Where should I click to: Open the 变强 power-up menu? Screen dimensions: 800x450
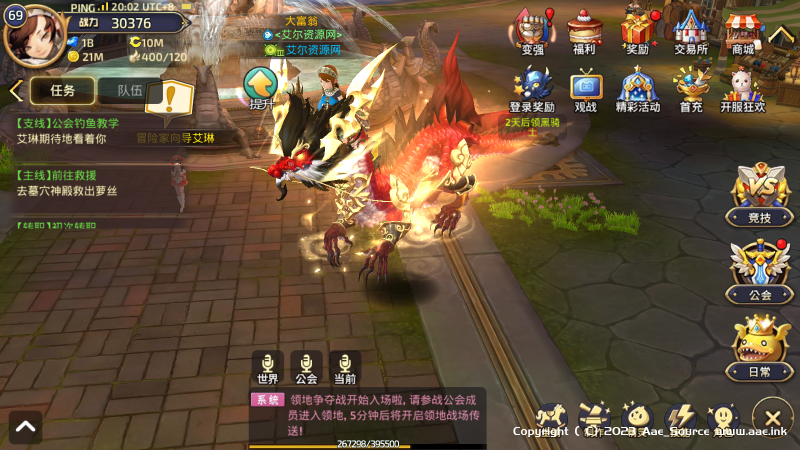pyautogui.click(x=533, y=32)
